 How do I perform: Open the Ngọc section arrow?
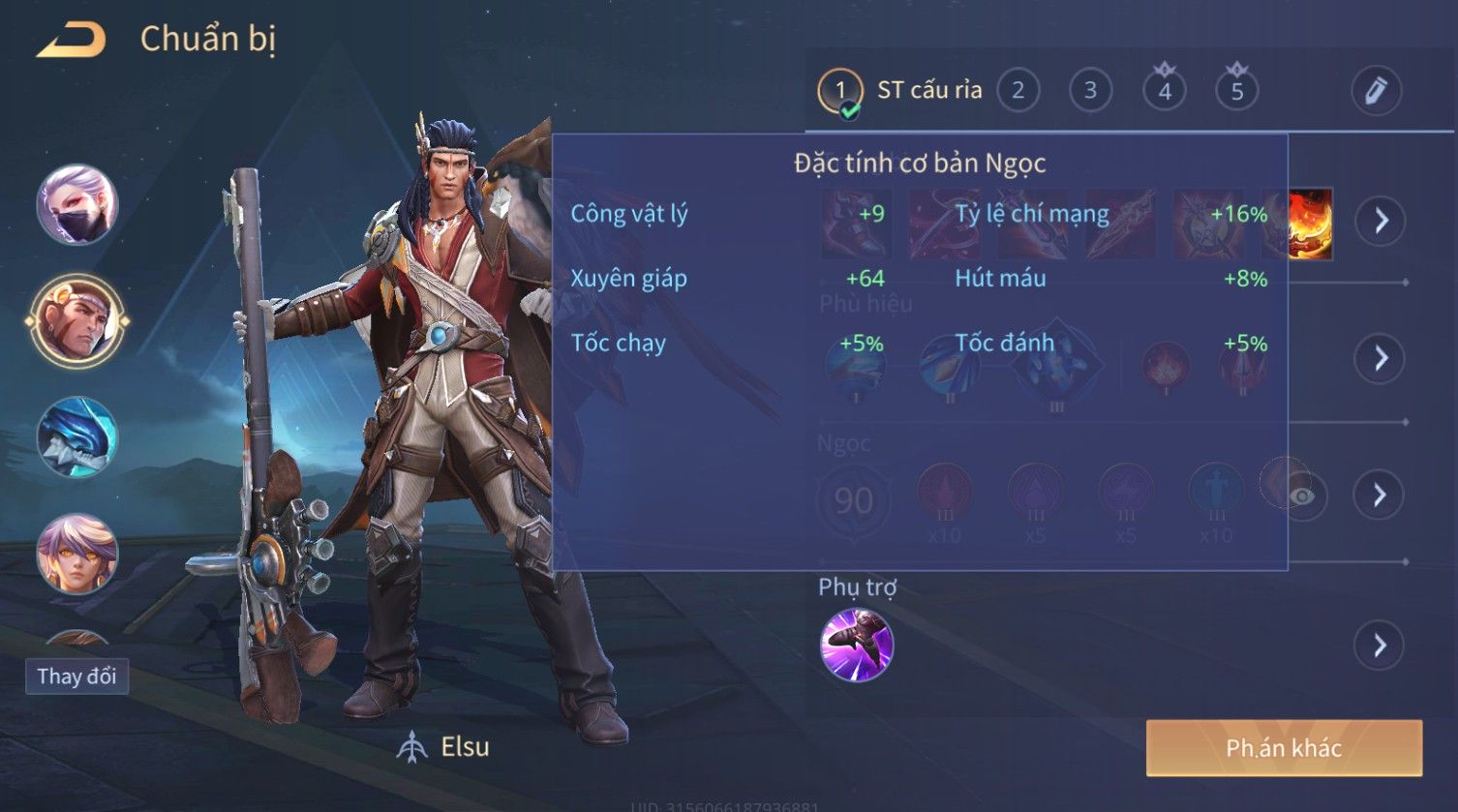coord(1379,496)
